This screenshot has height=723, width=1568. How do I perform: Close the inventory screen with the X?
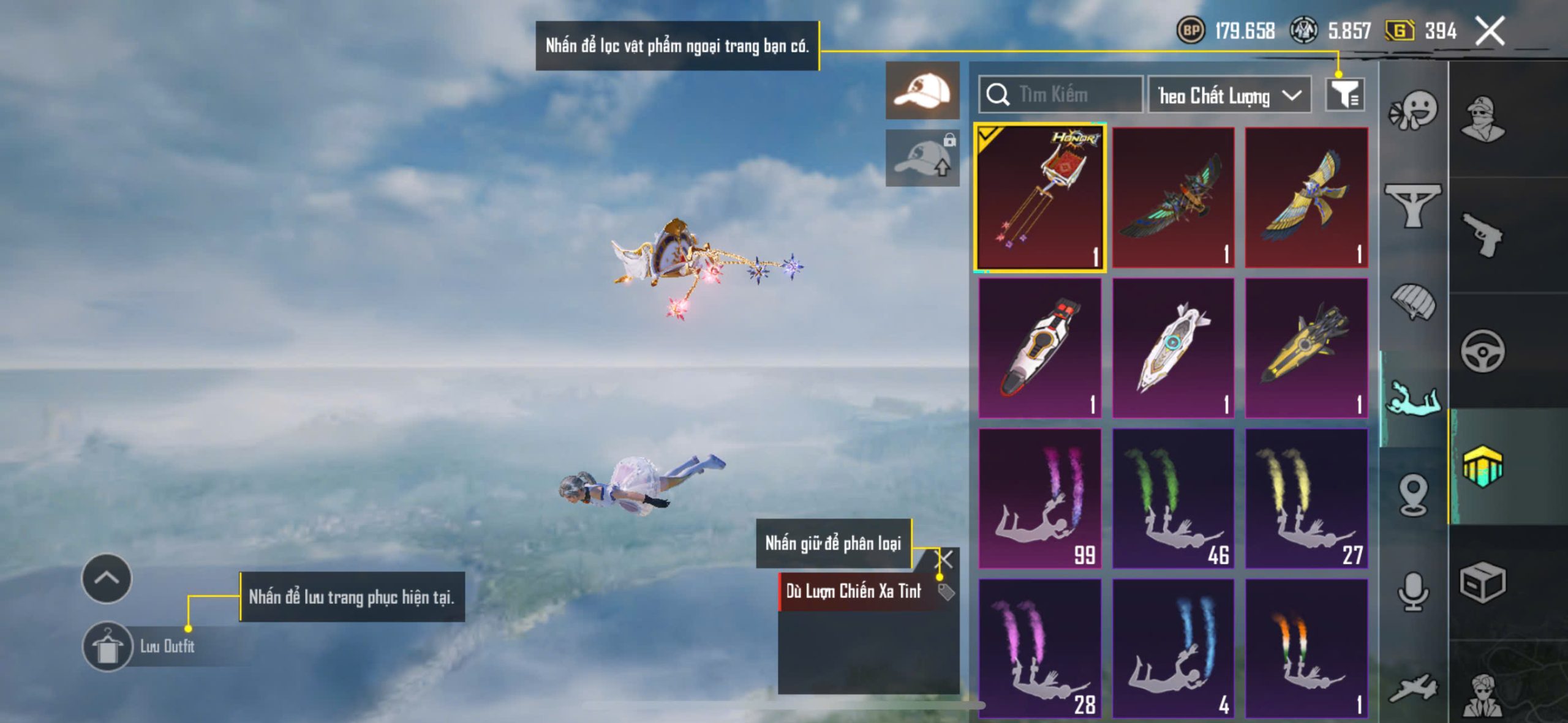pyautogui.click(x=1490, y=31)
